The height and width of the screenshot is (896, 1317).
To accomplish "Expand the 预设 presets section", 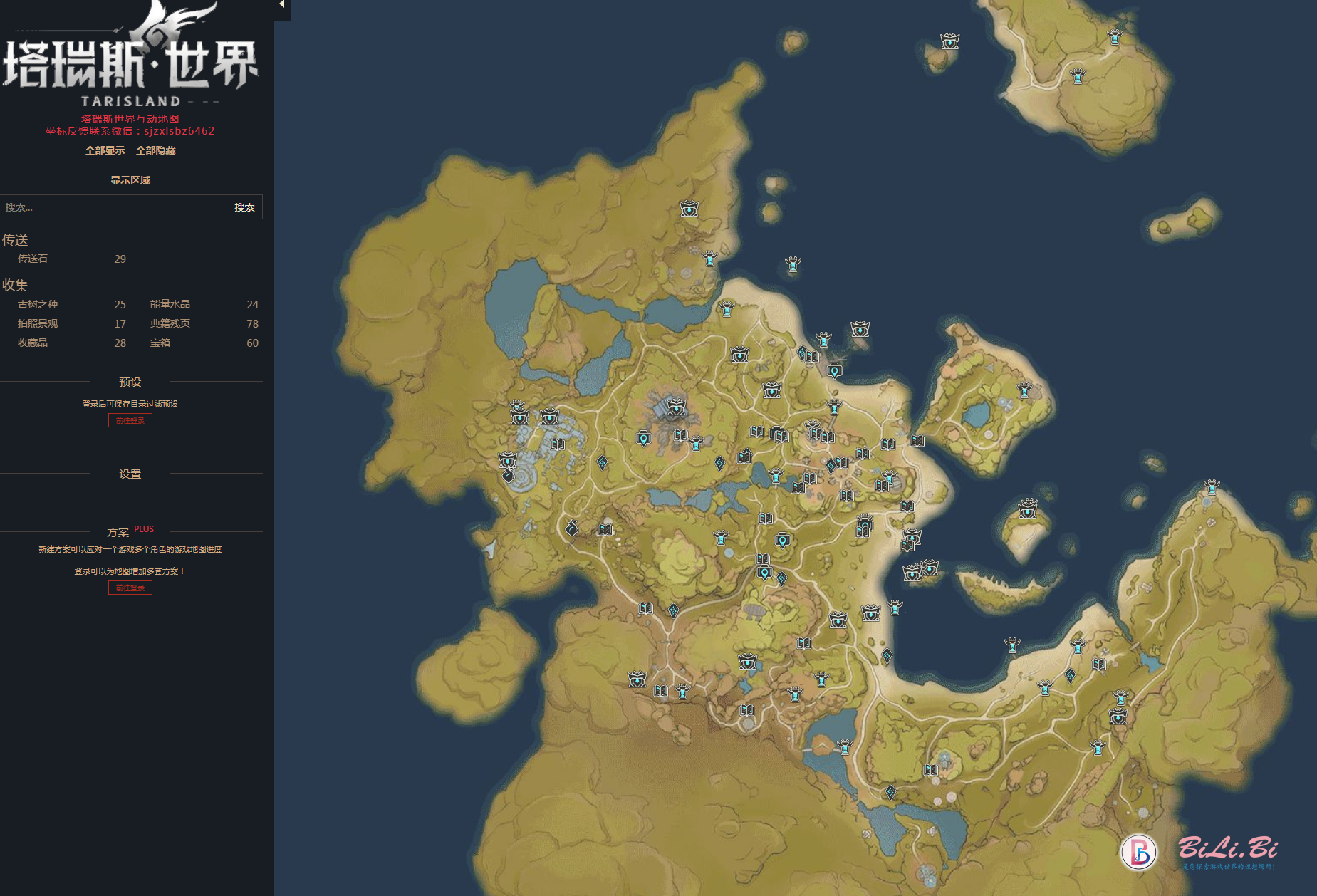I will [x=130, y=382].
